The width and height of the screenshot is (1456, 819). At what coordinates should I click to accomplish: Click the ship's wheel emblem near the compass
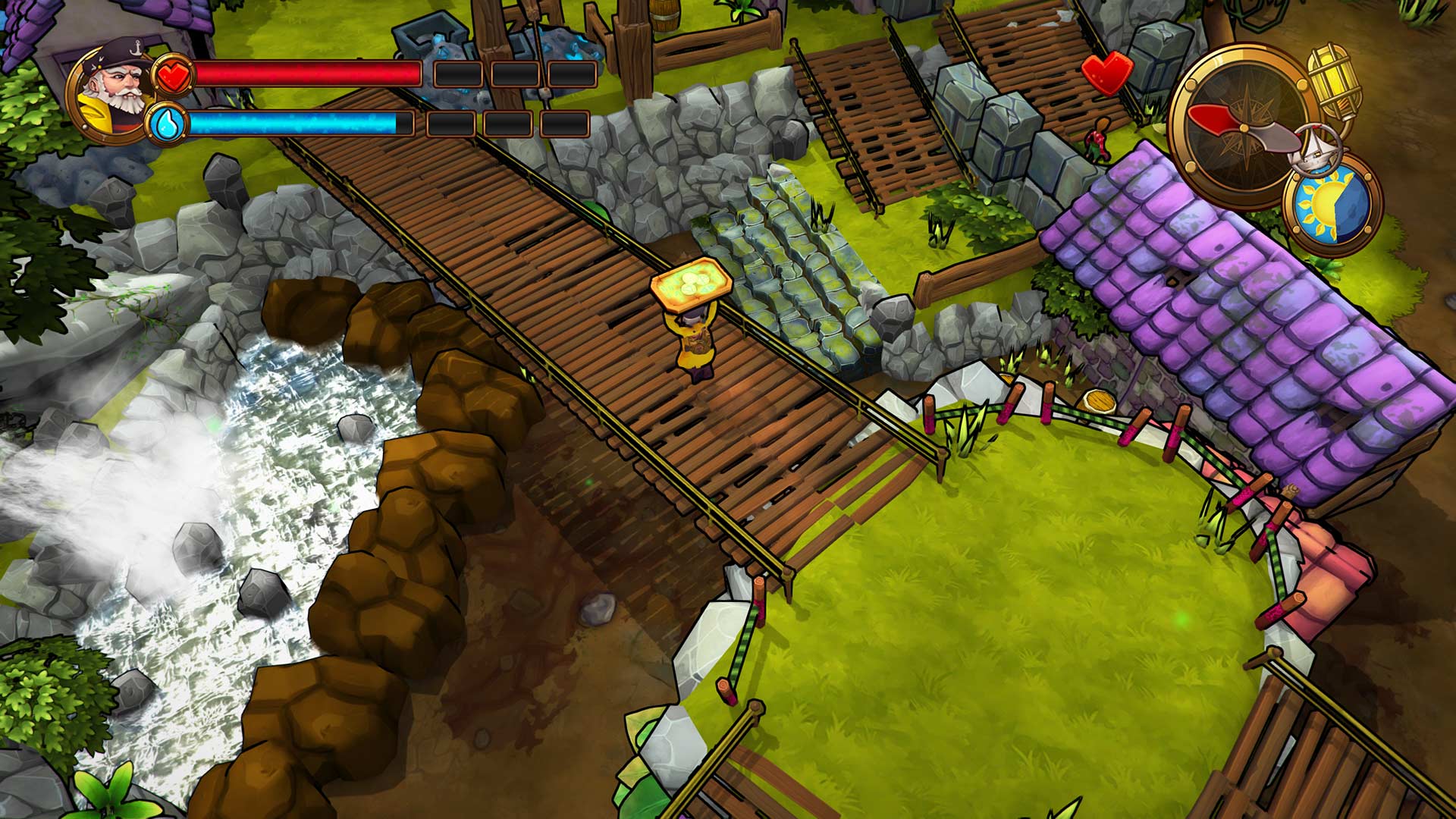coord(1315,148)
